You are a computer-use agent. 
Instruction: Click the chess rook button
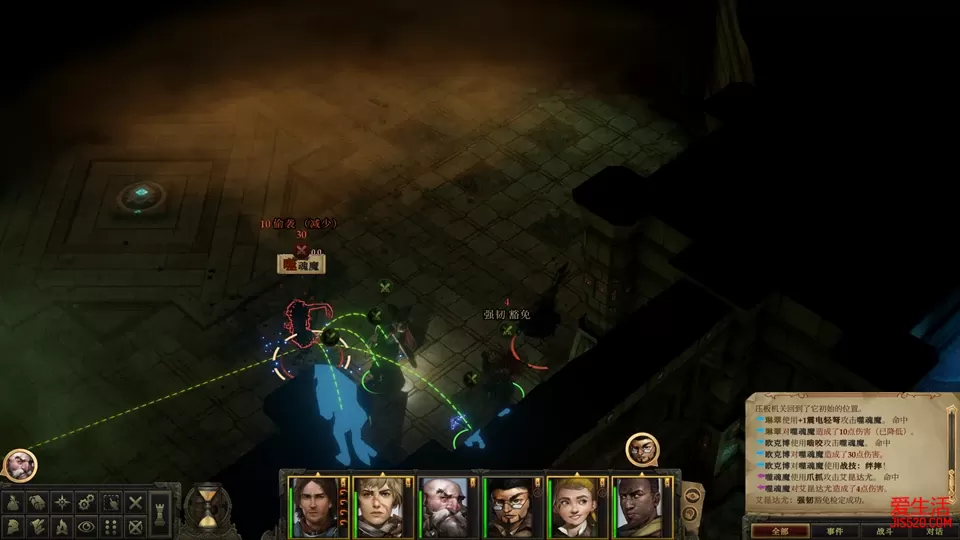tap(161, 513)
